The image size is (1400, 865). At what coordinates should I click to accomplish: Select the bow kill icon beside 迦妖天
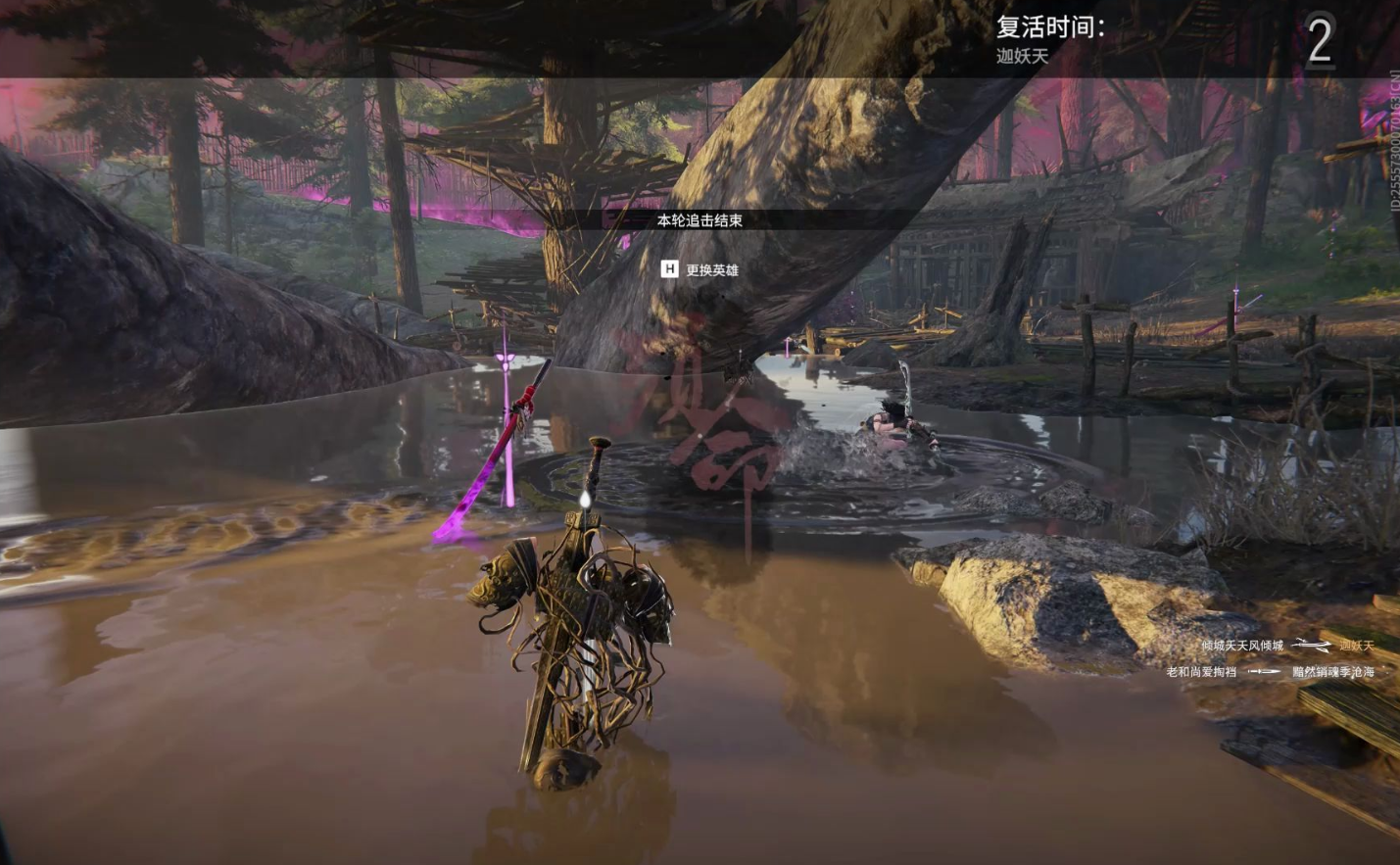[x=1311, y=646]
